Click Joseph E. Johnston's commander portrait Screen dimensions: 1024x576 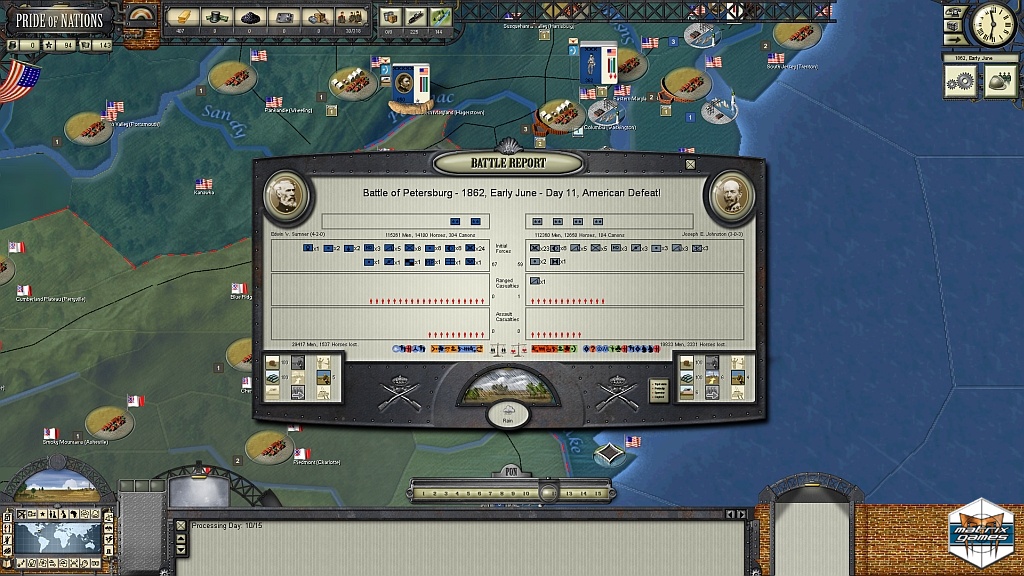click(731, 195)
